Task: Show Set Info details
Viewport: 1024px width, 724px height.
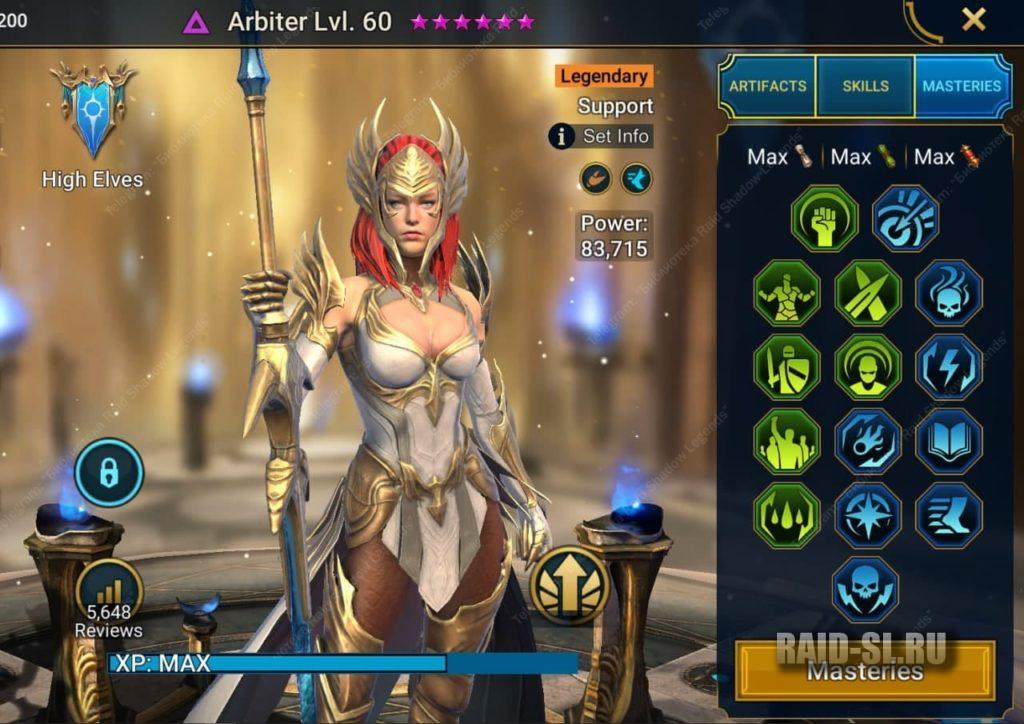Action: click(x=602, y=136)
